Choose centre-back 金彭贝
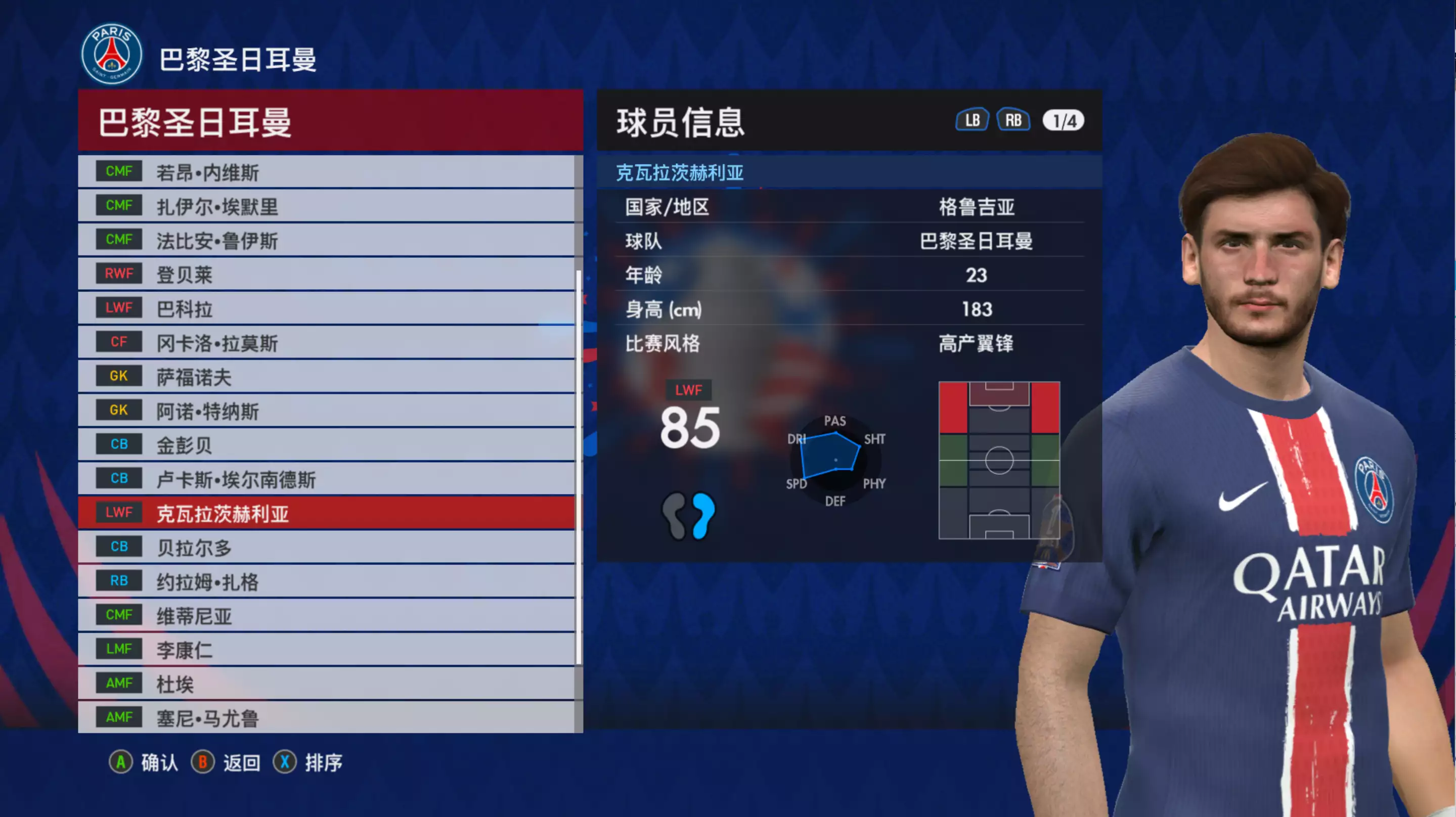 click(326, 445)
